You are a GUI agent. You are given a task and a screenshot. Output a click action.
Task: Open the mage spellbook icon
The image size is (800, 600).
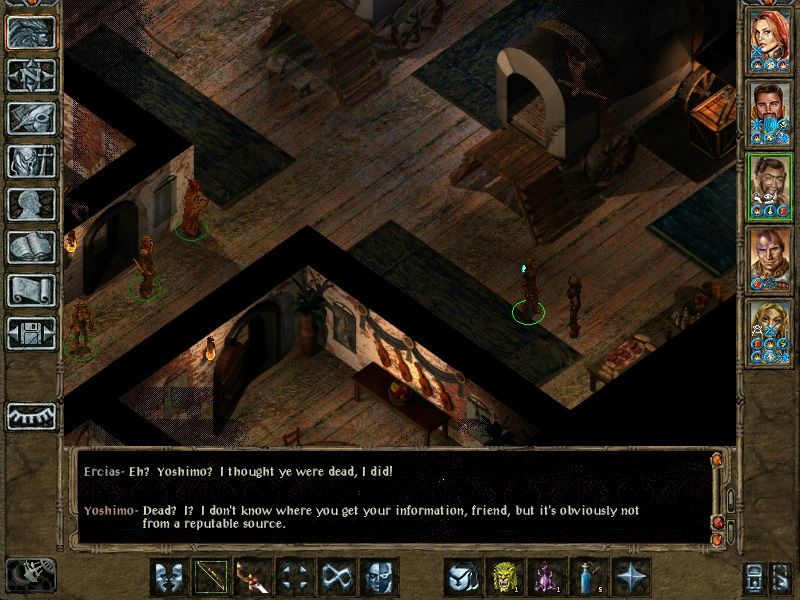[x=32, y=248]
